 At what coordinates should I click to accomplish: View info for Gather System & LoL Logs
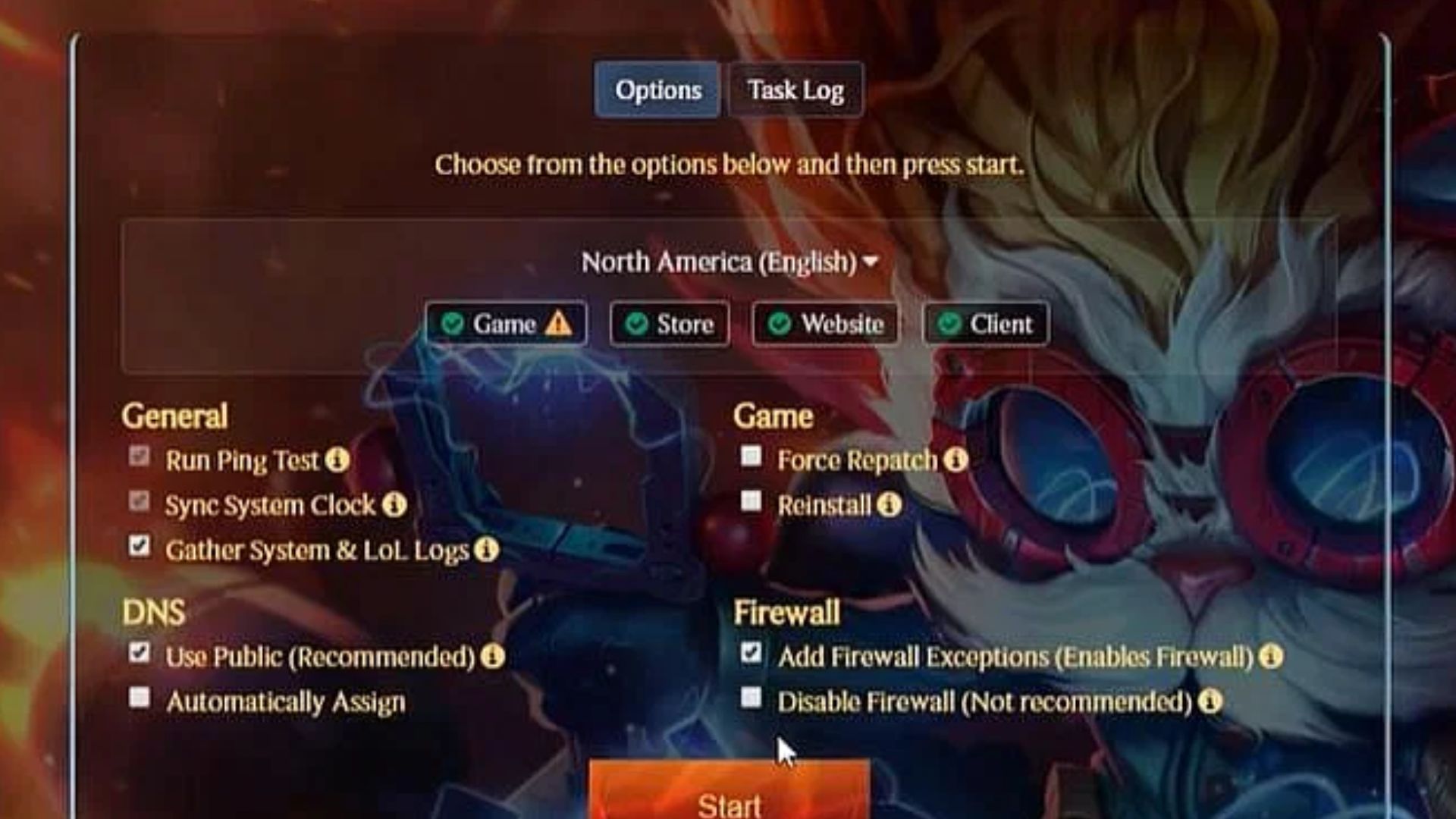pyautogui.click(x=486, y=548)
